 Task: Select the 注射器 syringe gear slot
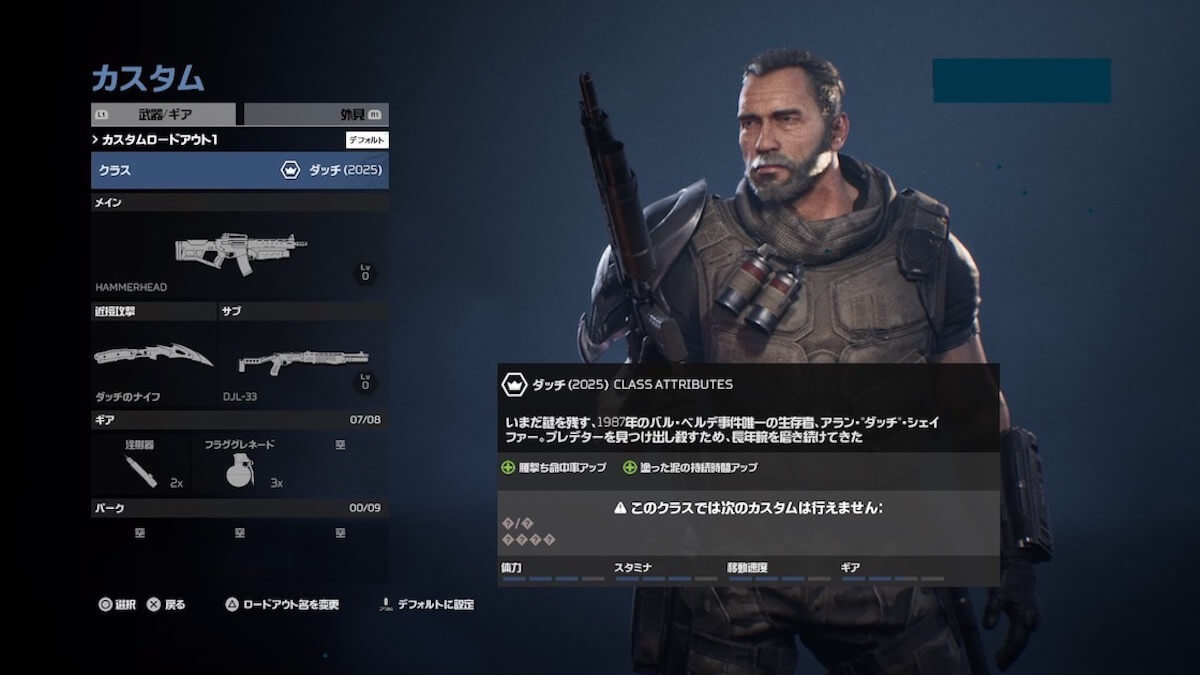pyautogui.click(x=141, y=463)
